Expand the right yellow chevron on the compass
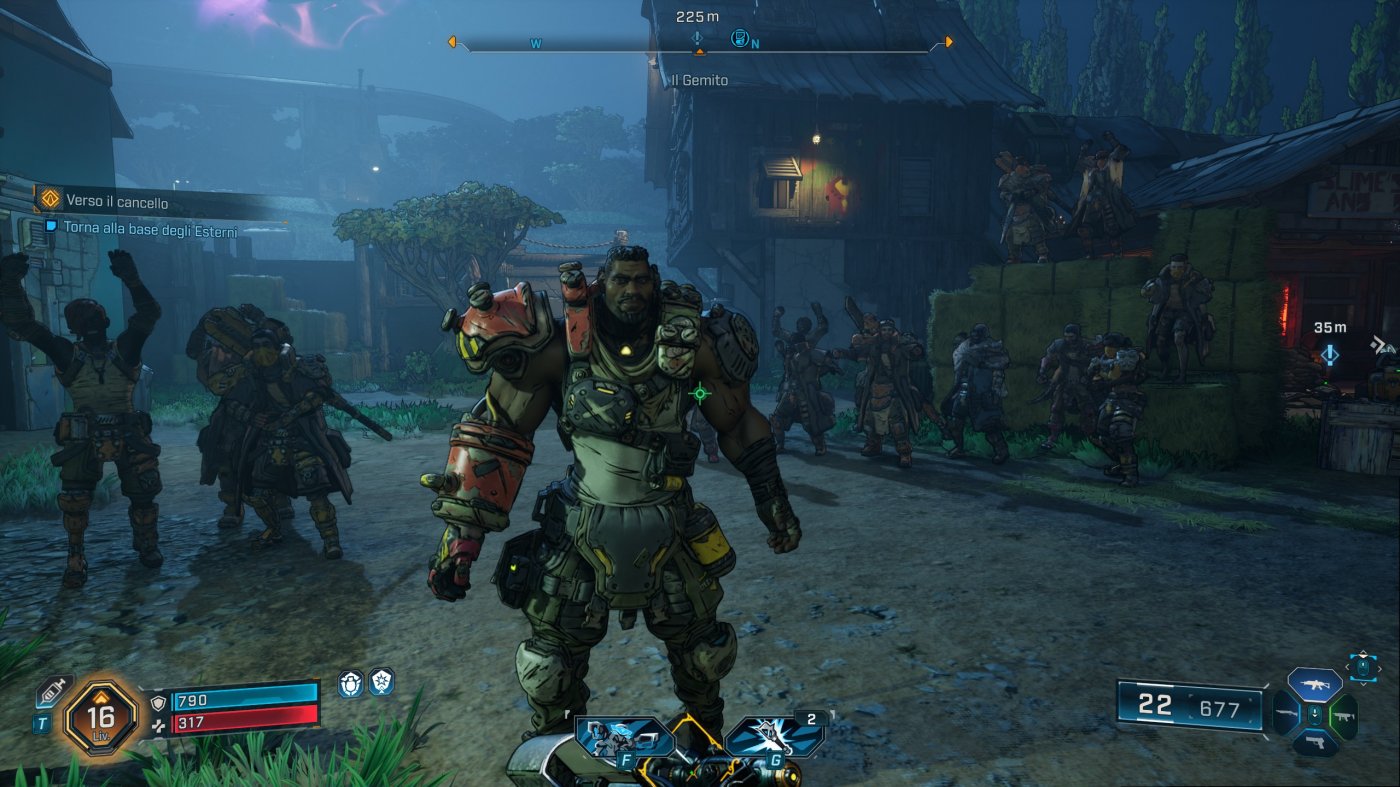 click(x=947, y=42)
